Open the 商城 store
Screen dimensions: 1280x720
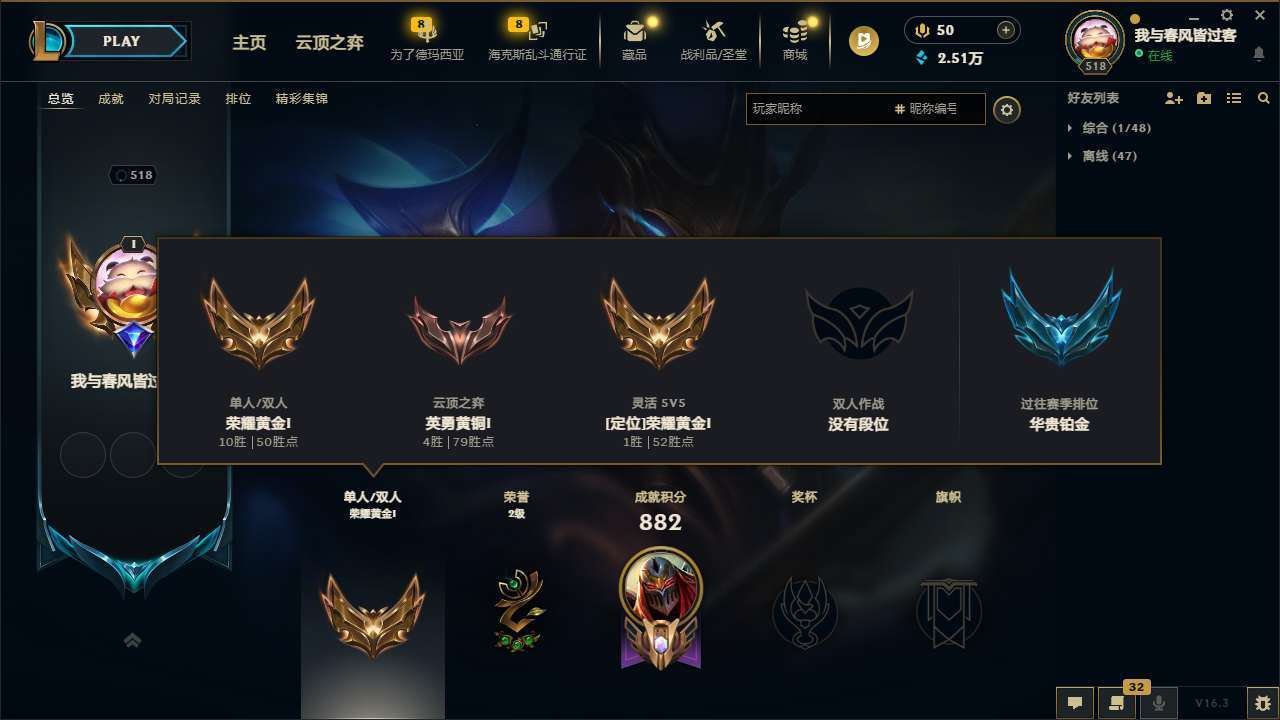click(795, 40)
